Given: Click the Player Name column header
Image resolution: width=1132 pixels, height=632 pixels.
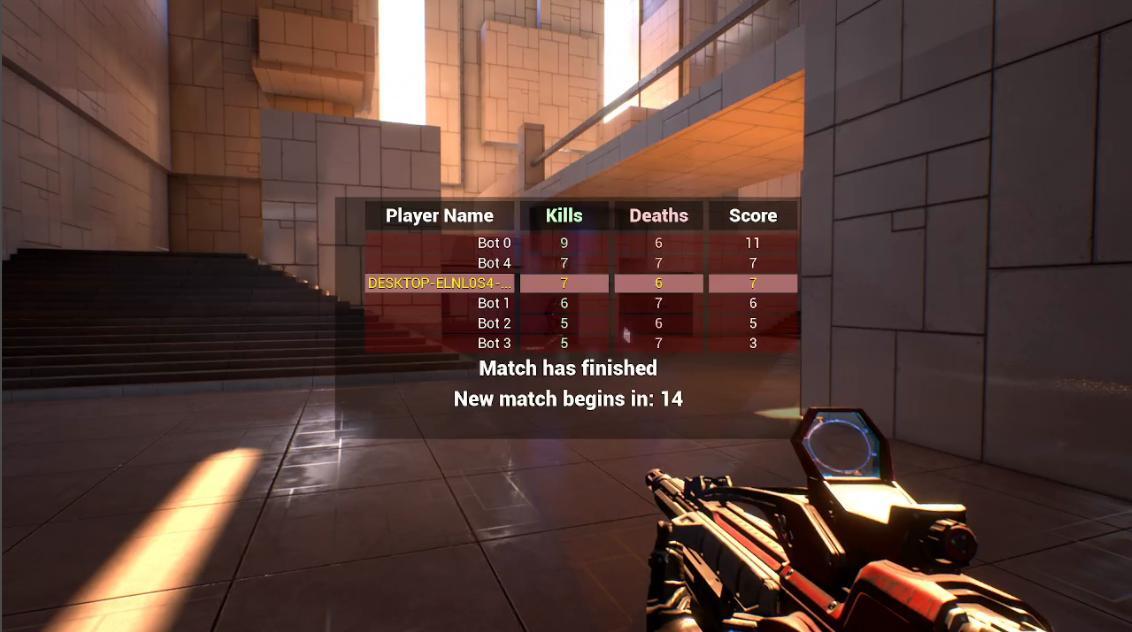Looking at the screenshot, I should coord(439,215).
